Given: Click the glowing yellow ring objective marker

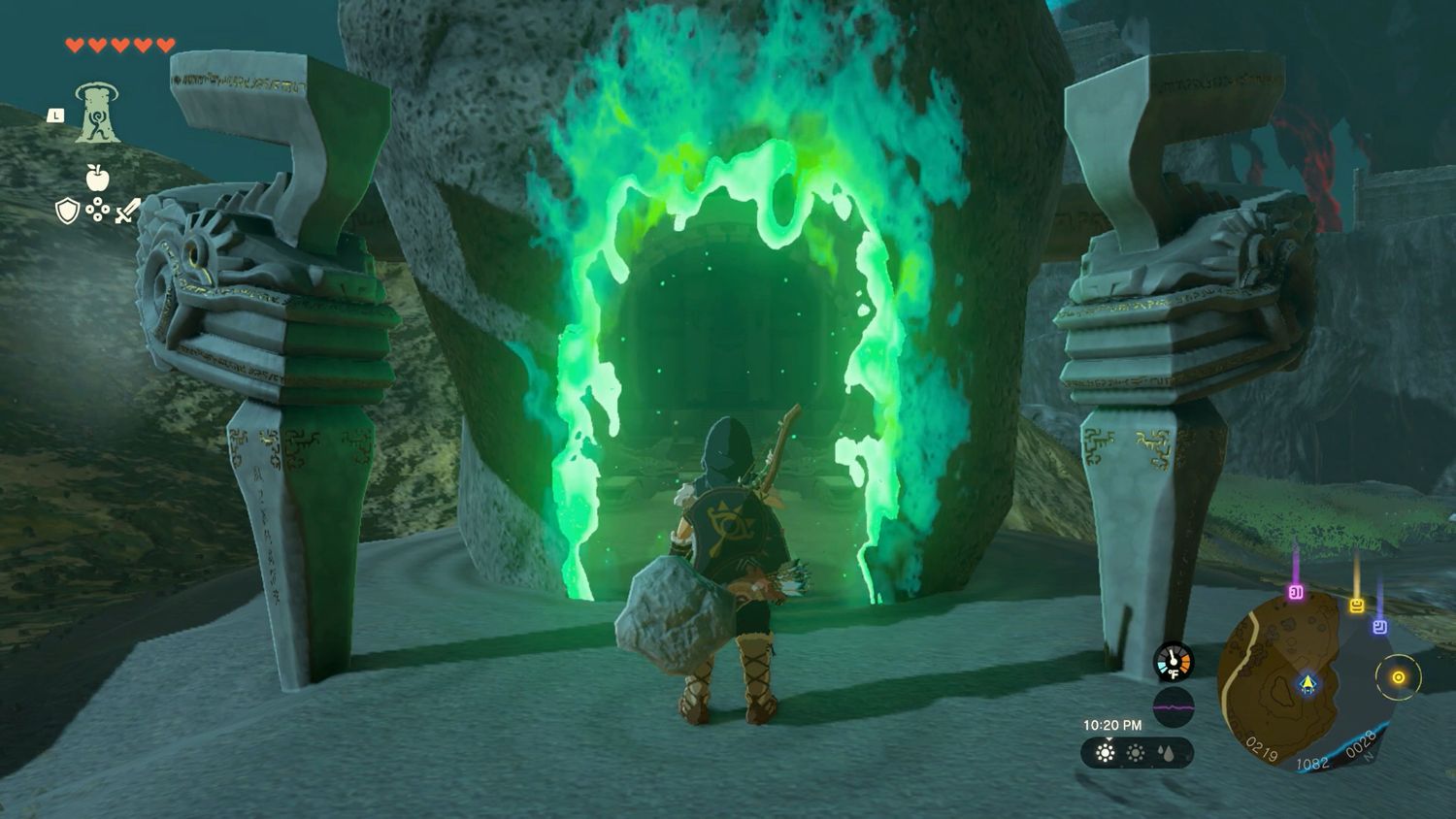Looking at the screenshot, I should pos(1399,677).
